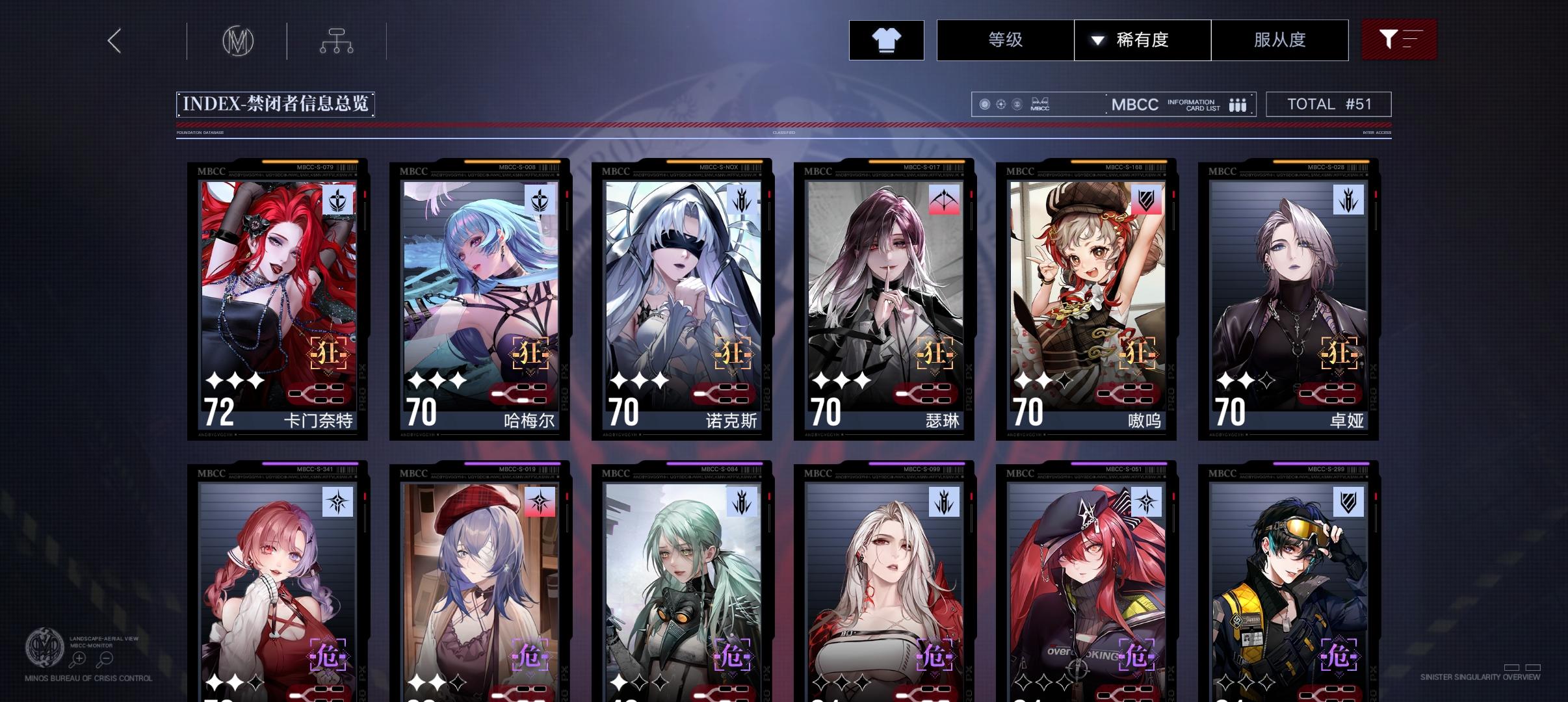Click the M emblem logo at top left
Viewport: 1568px width, 702px height.
pyautogui.click(x=238, y=40)
